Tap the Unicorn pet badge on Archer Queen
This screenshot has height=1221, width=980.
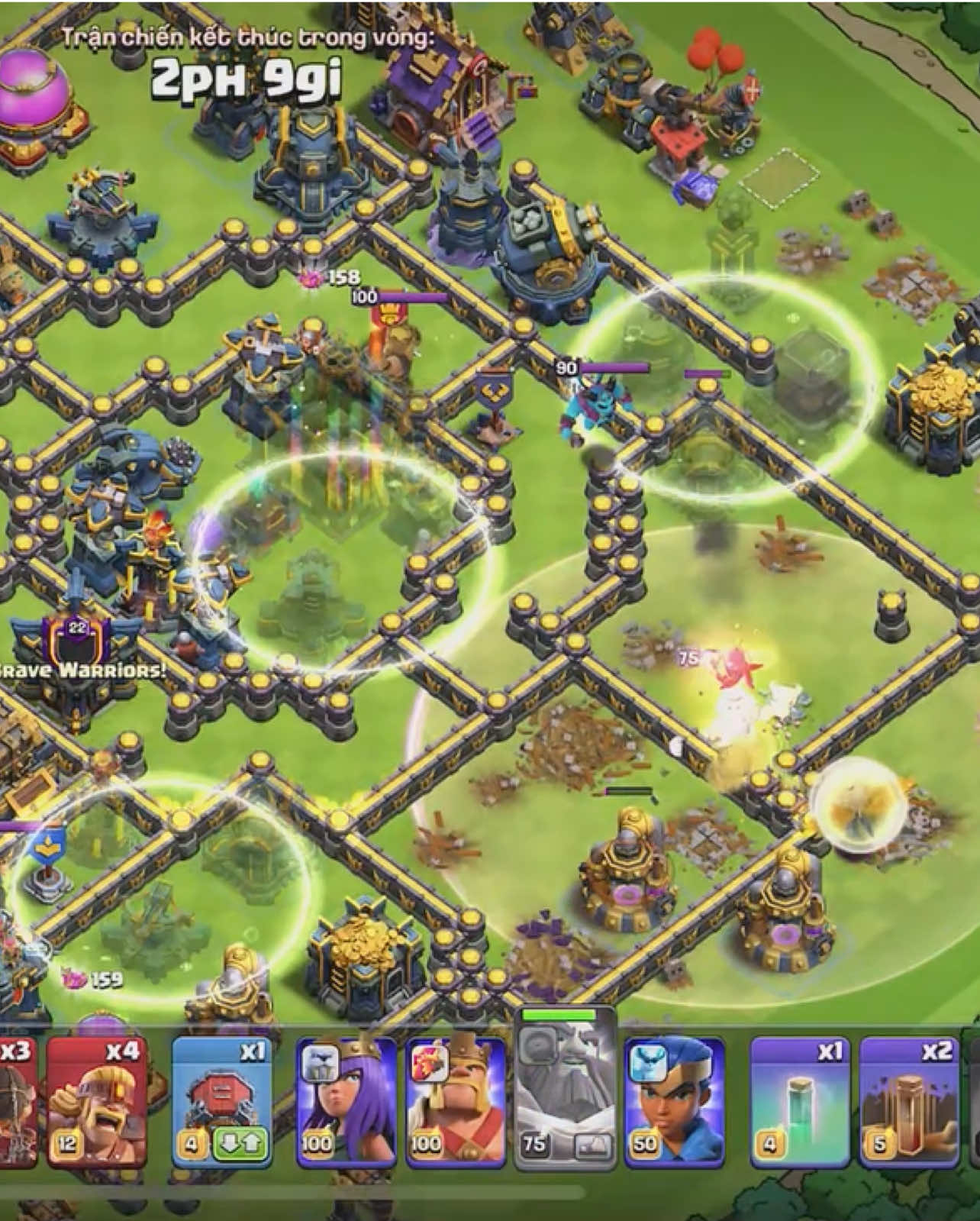319,1063
